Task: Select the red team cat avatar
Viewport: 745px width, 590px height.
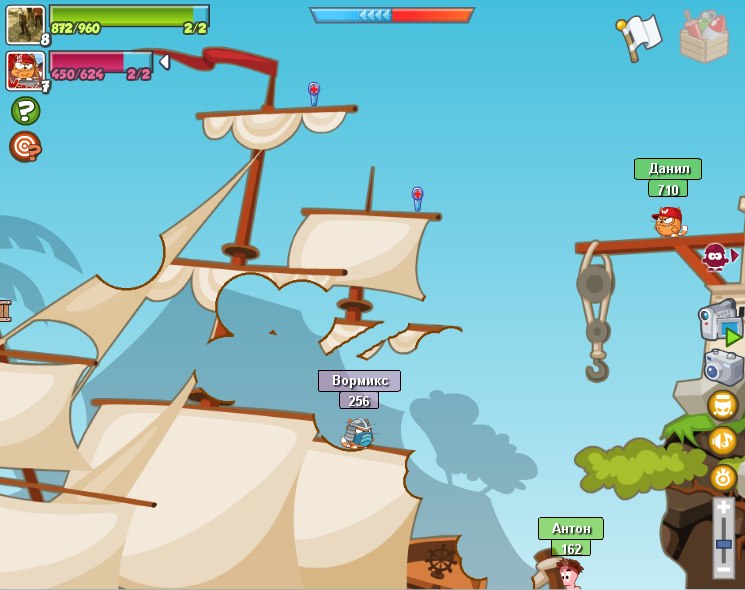Action: pyautogui.click(x=24, y=70)
